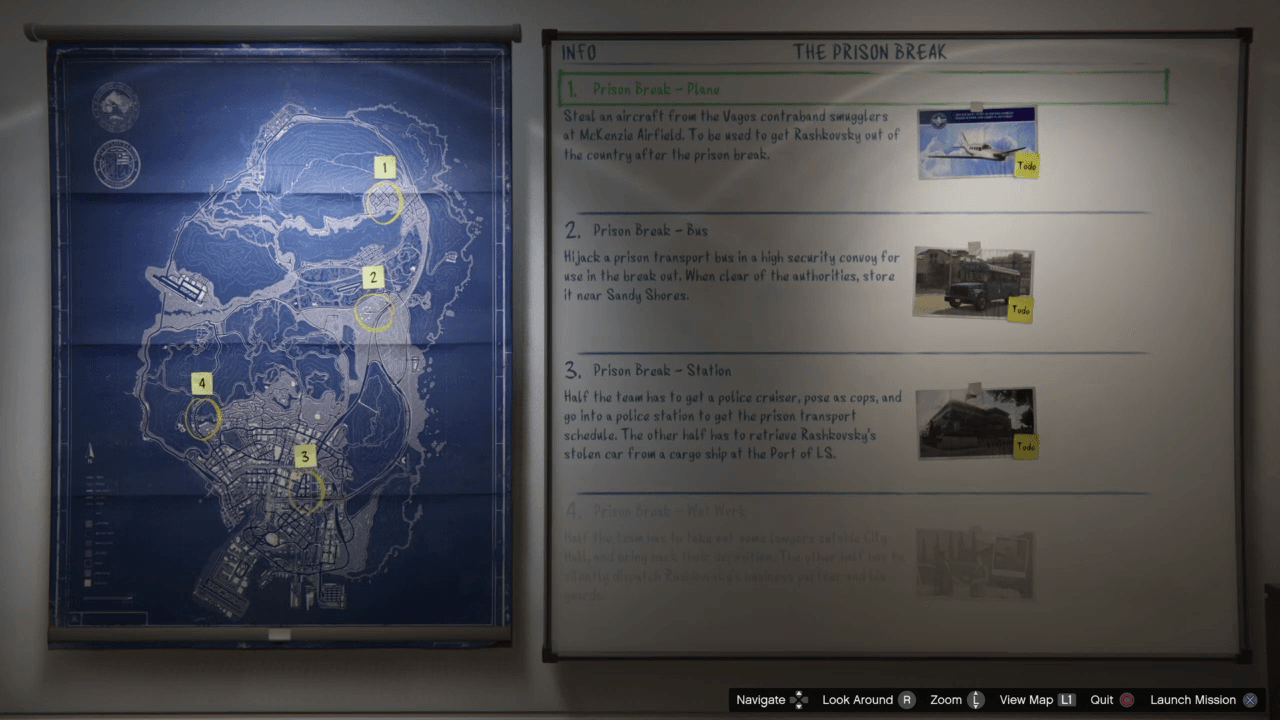Click map marker number 1
The height and width of the screenshot is (720, 1280).
point(384,168)
